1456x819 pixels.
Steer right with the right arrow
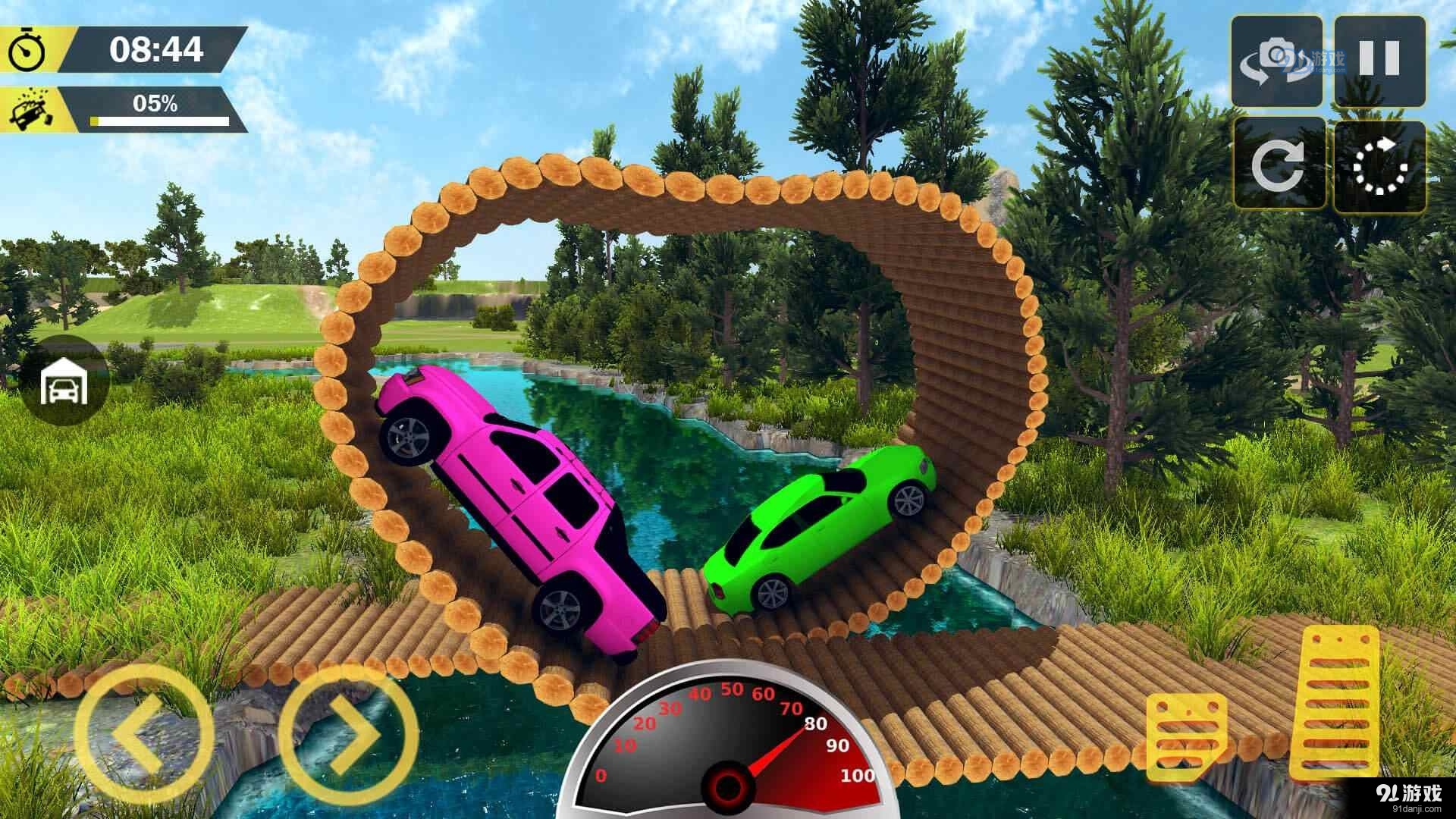click(x=349, y=733)
